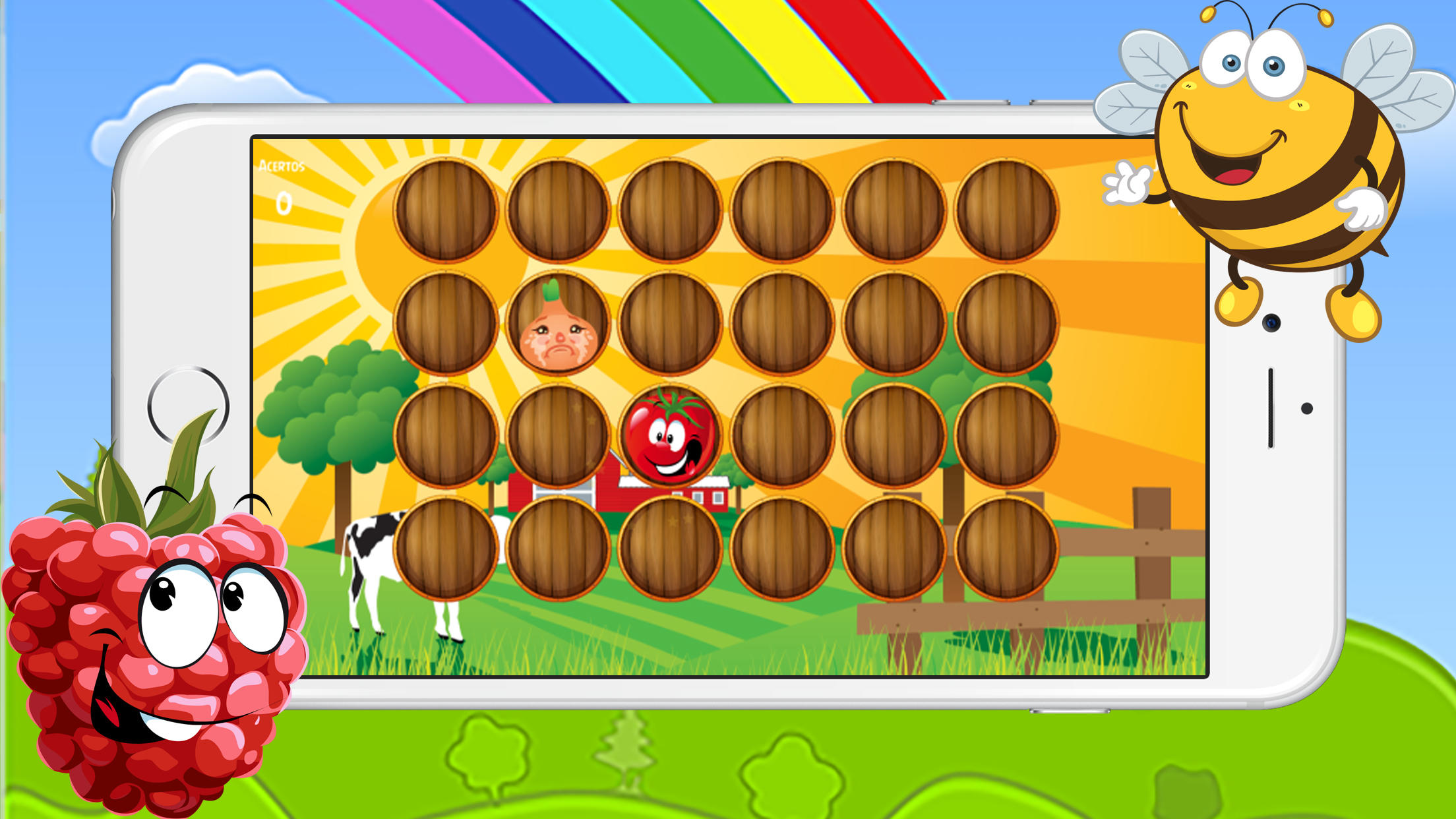Reveal the top-right corner barrel
Viewport: 1456px width, 819px height.
pyautogui.click(x=1009, y=210)
